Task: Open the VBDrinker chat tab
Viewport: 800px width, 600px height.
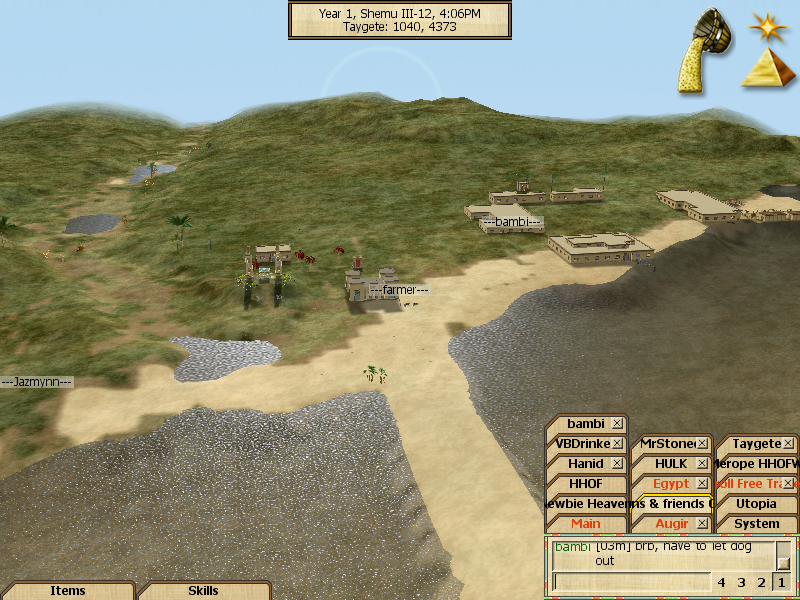Action: point(580,444)
